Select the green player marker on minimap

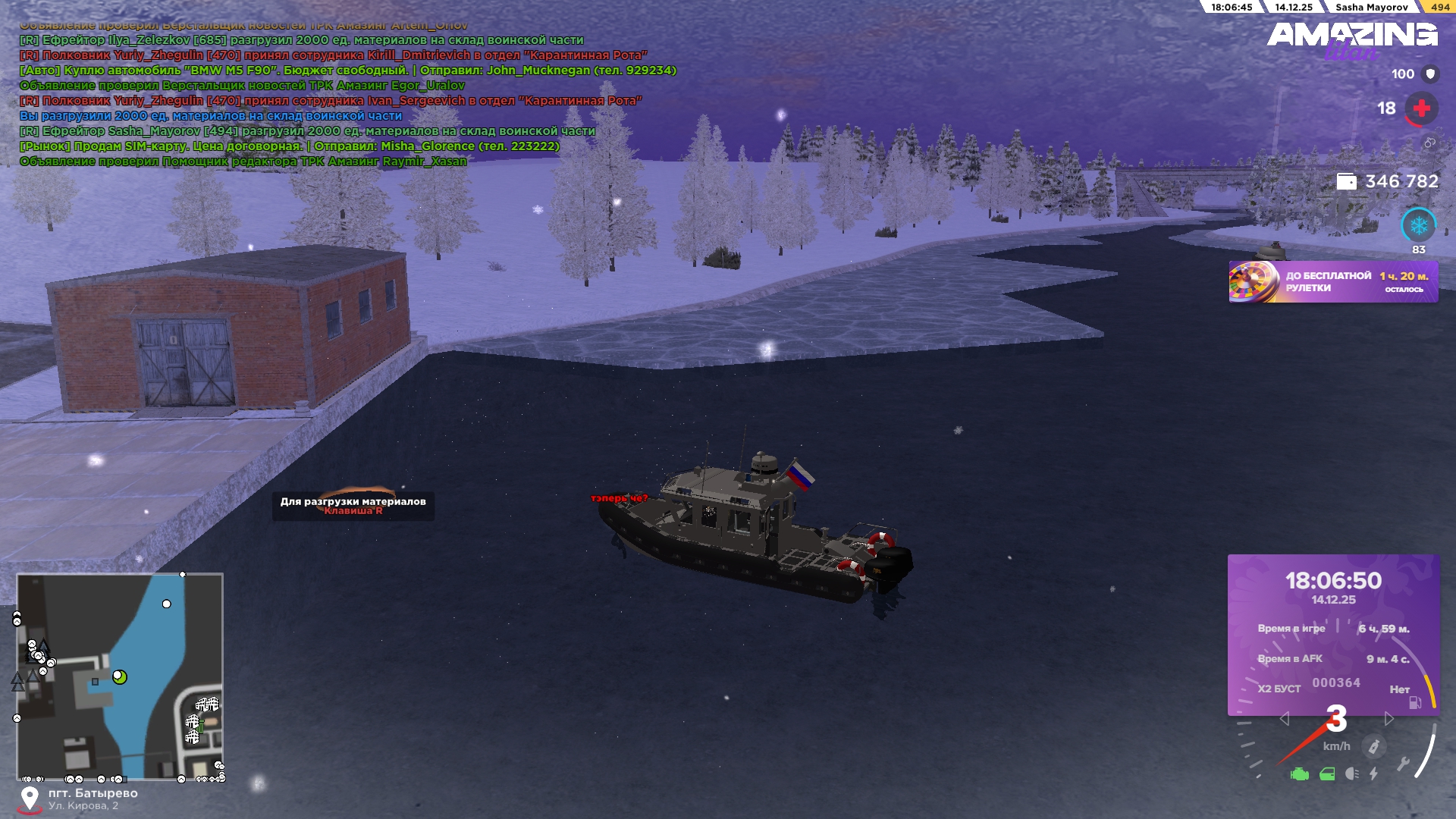(119, 676)
